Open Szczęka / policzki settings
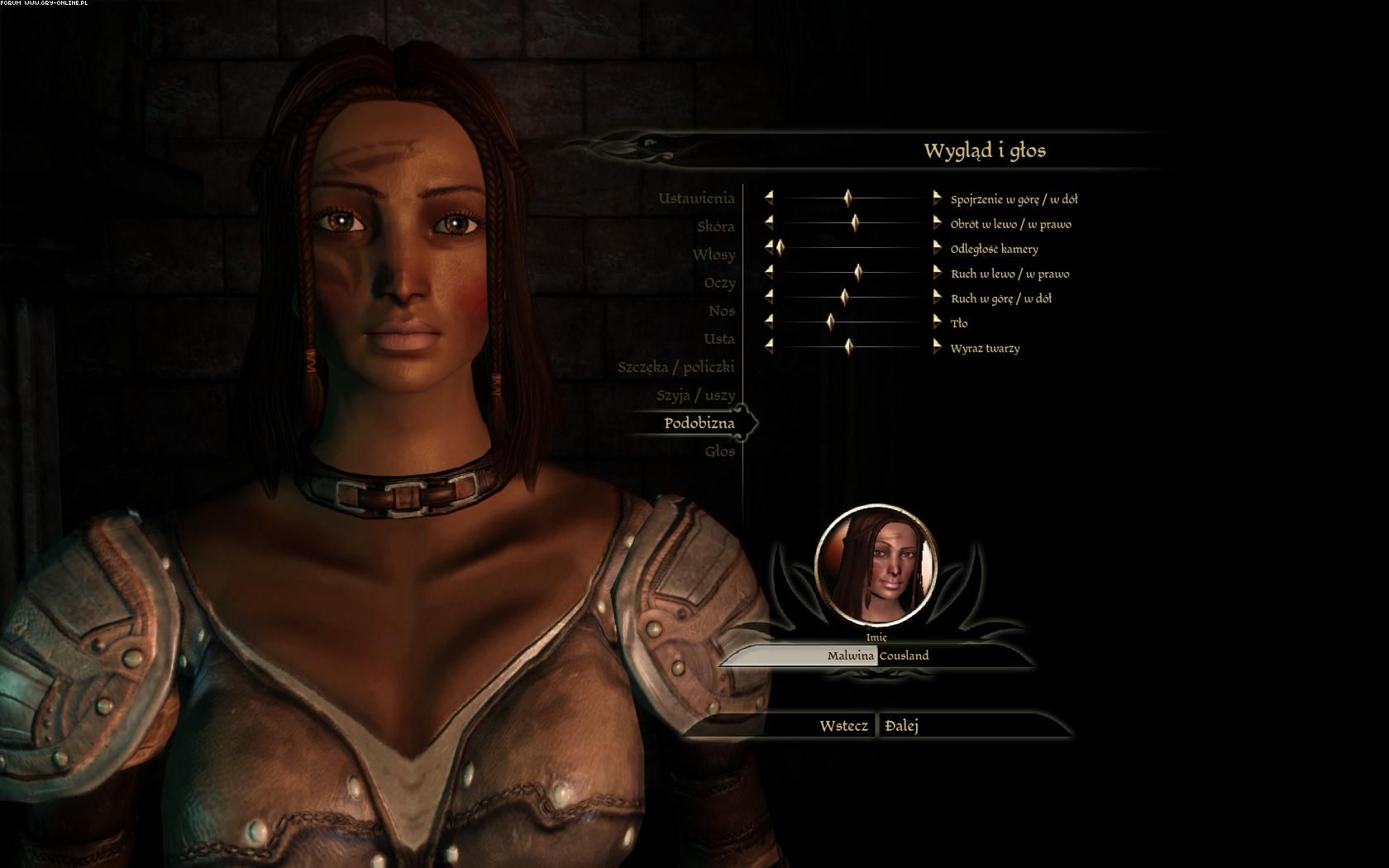1389x868 pixels. 675,367
